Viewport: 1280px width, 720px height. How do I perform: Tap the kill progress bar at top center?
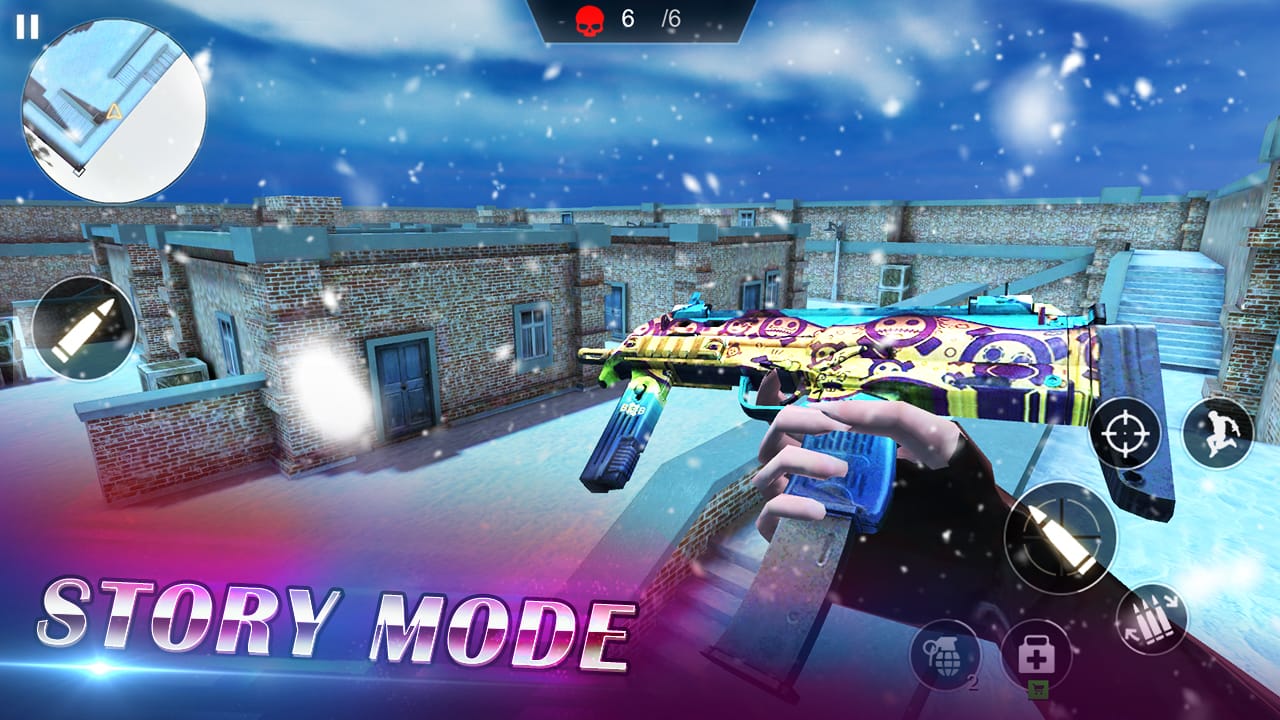[x=640, y=16]
